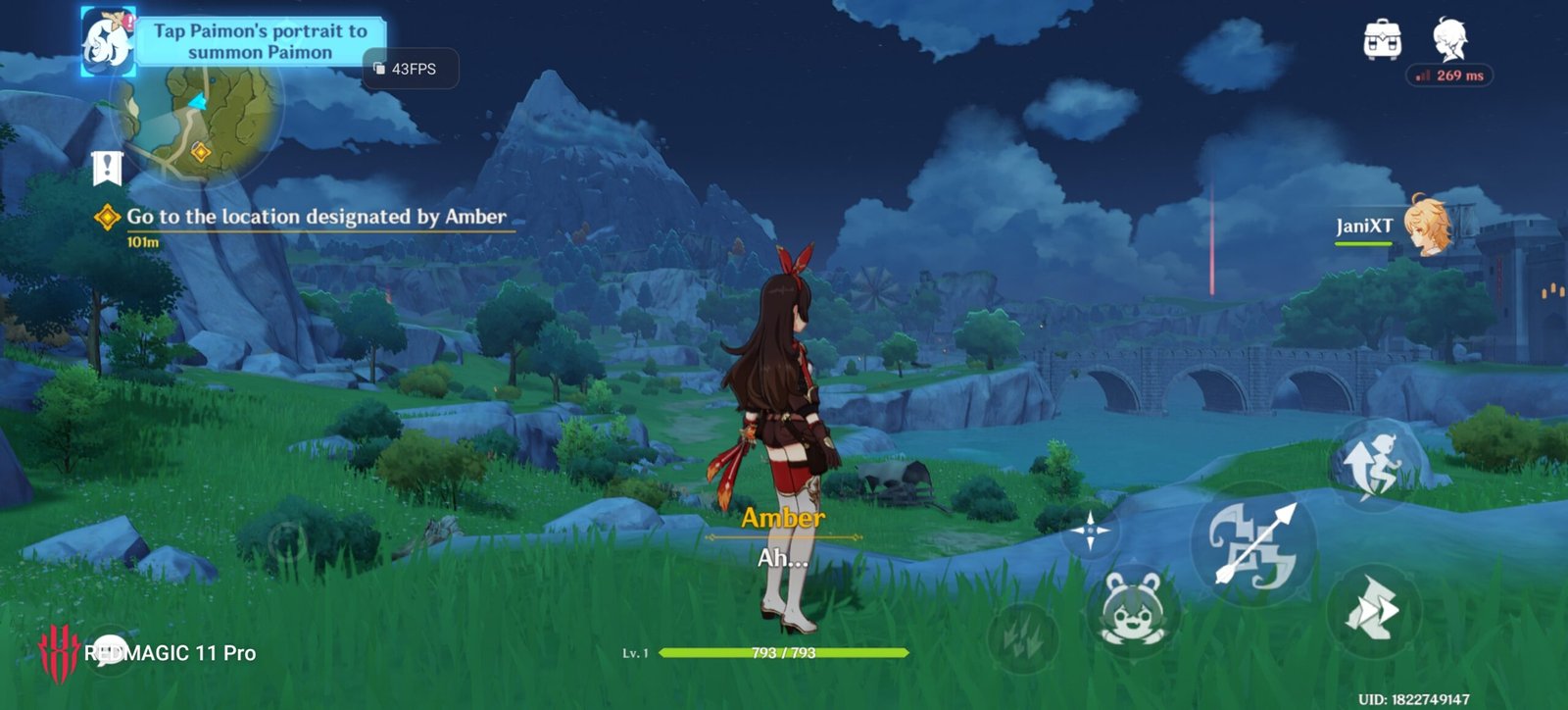
Task: Toggle the aiming mode crosshair button
Action: [1089, 532]
